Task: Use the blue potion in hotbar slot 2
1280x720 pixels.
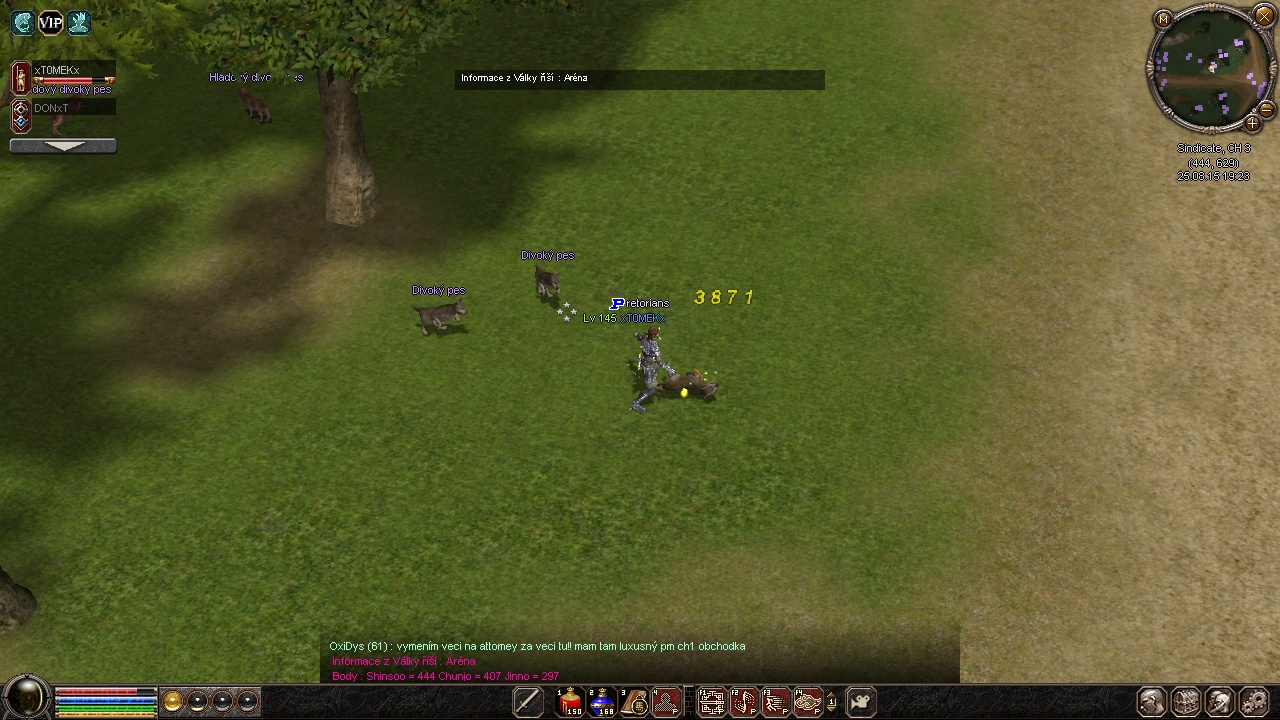Action: point(602,702)
